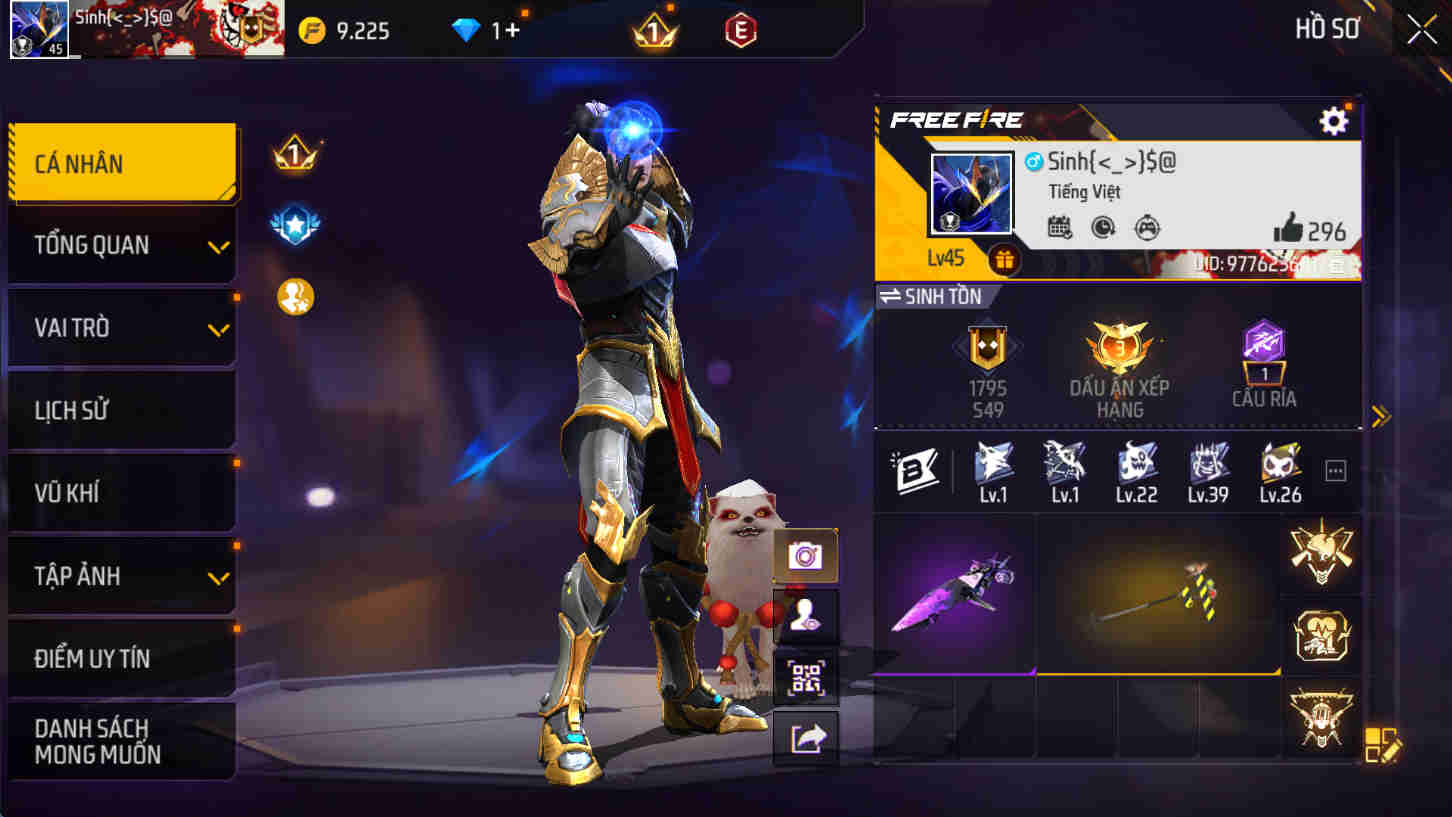Expand the TẬP ẢNH section
The height and width of the screenshot is (817, 1452).
click(x=120, y=576)
